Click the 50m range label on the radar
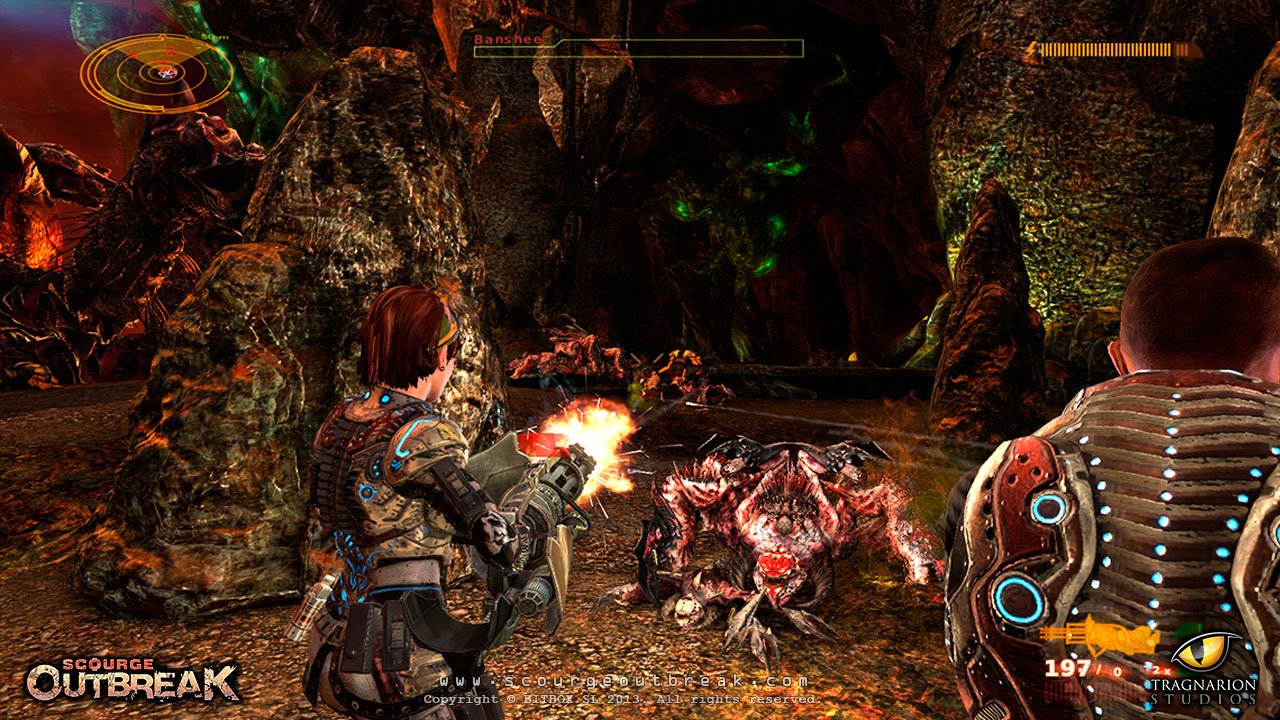This screenshot has width=1280, height=720. coord(214,37)
